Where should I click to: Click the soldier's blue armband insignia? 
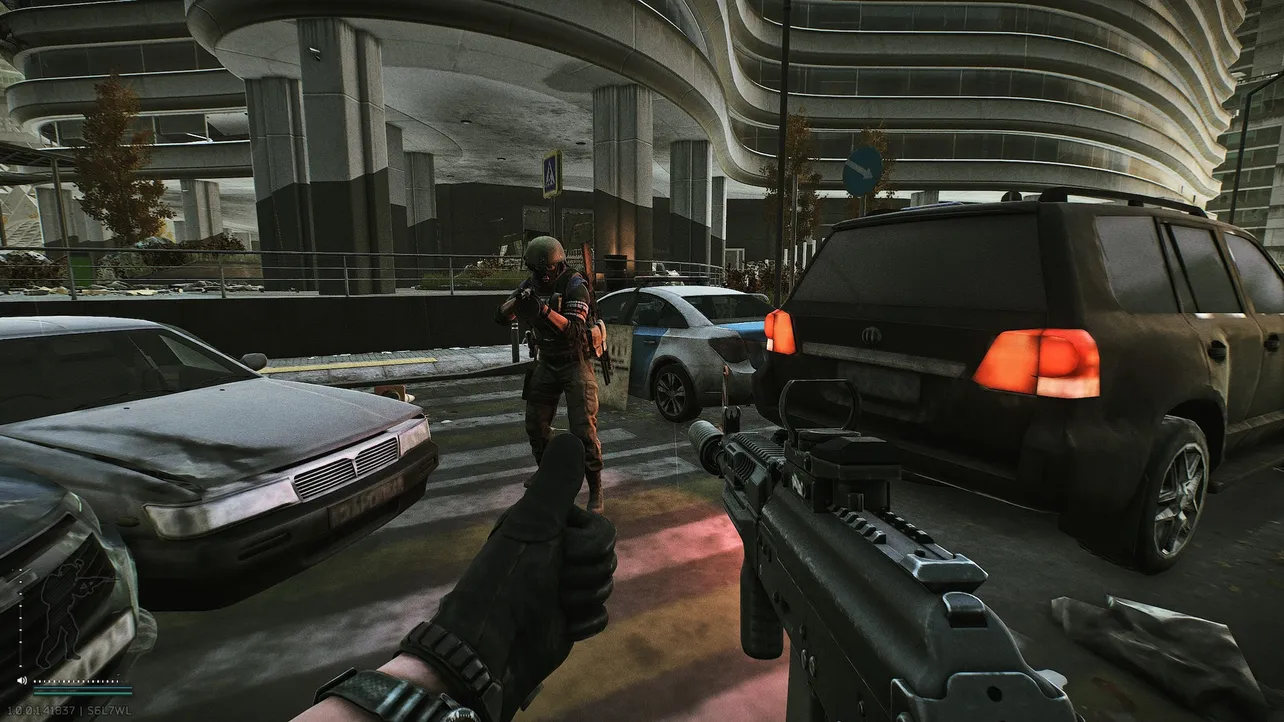[x=577, y=305]
